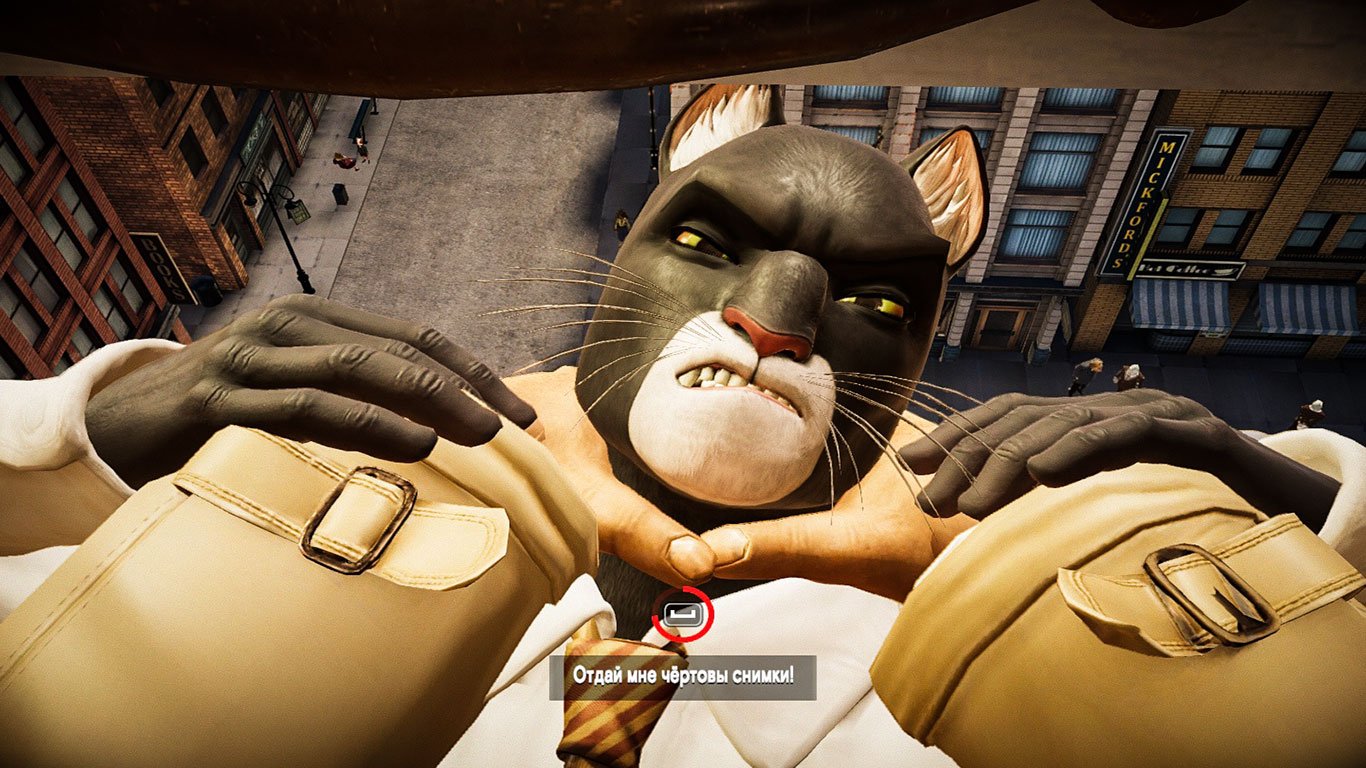
Task: Click the coffee cup graphic on the cafe sign
Action: pyautogui.click(x=1224, y=270)
